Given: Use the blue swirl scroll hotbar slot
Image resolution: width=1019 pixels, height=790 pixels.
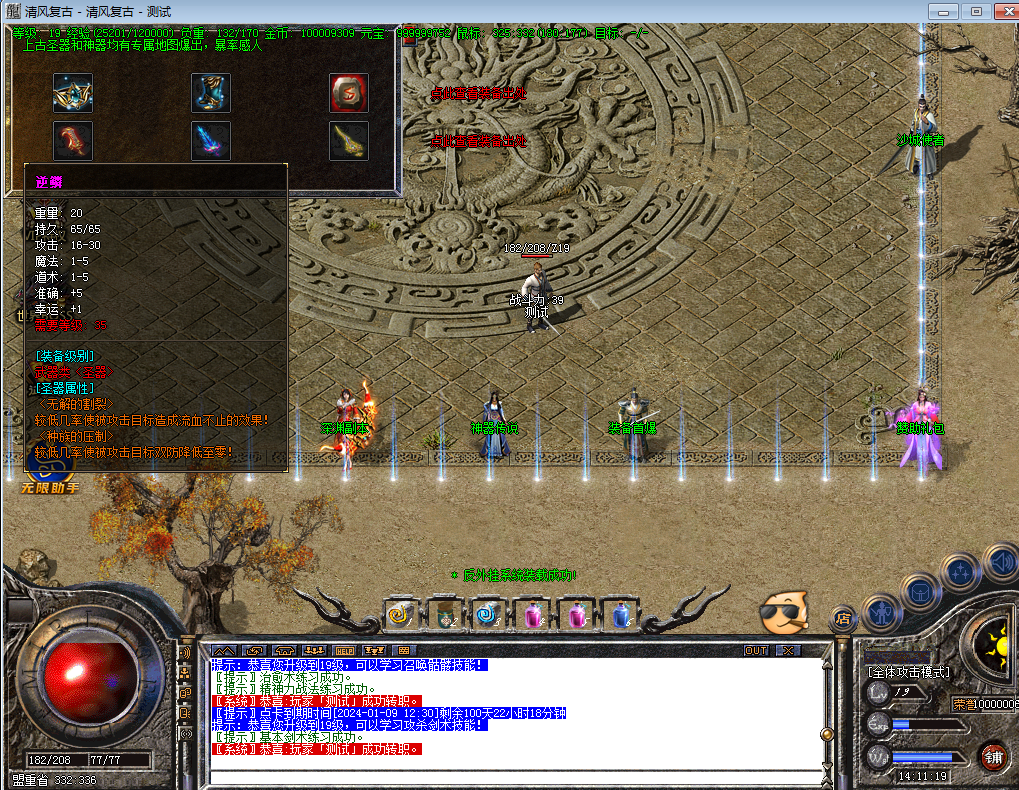Looking at the screenshot, I should 489,614.
